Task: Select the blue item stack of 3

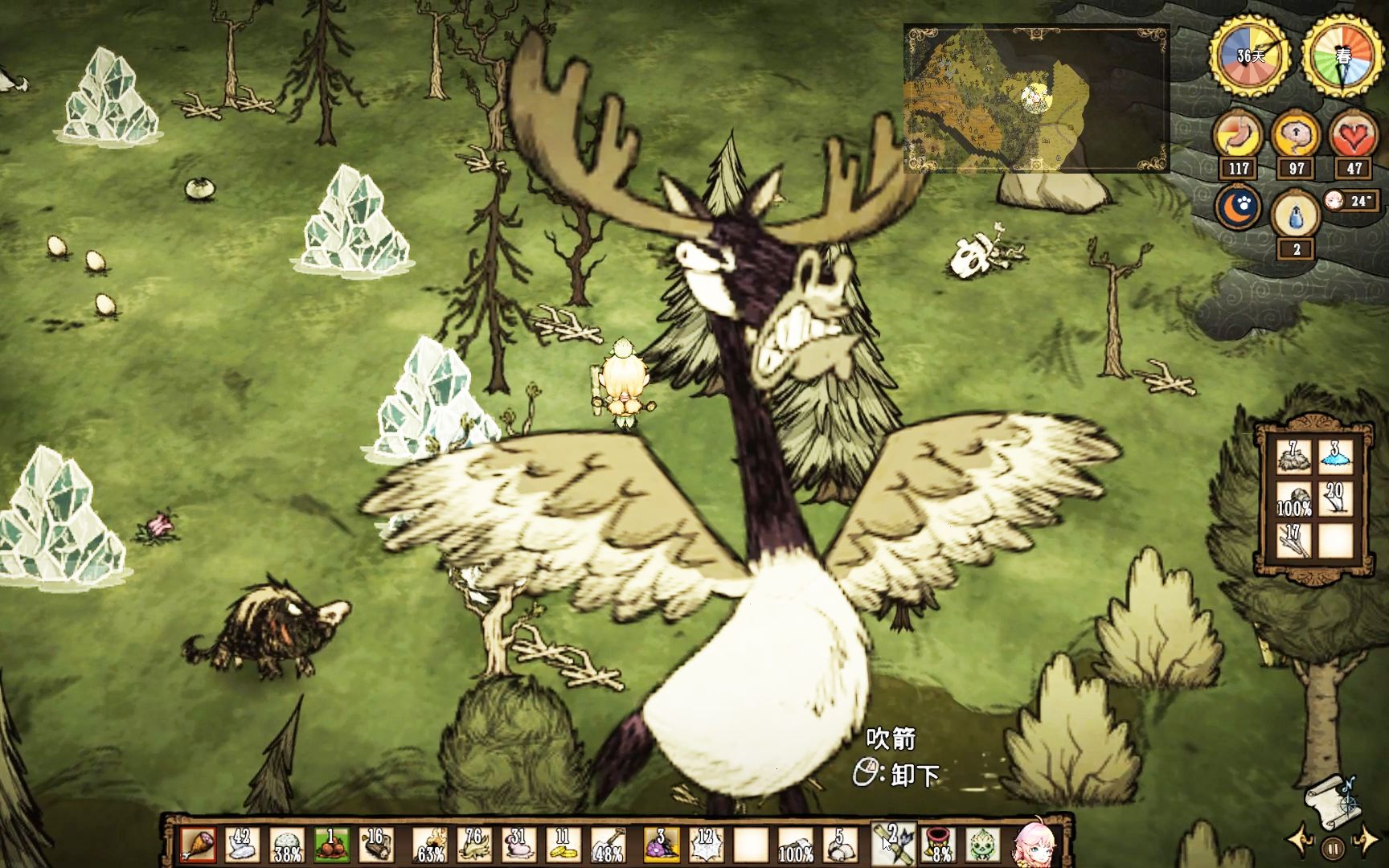Action: coord(1335,457)
